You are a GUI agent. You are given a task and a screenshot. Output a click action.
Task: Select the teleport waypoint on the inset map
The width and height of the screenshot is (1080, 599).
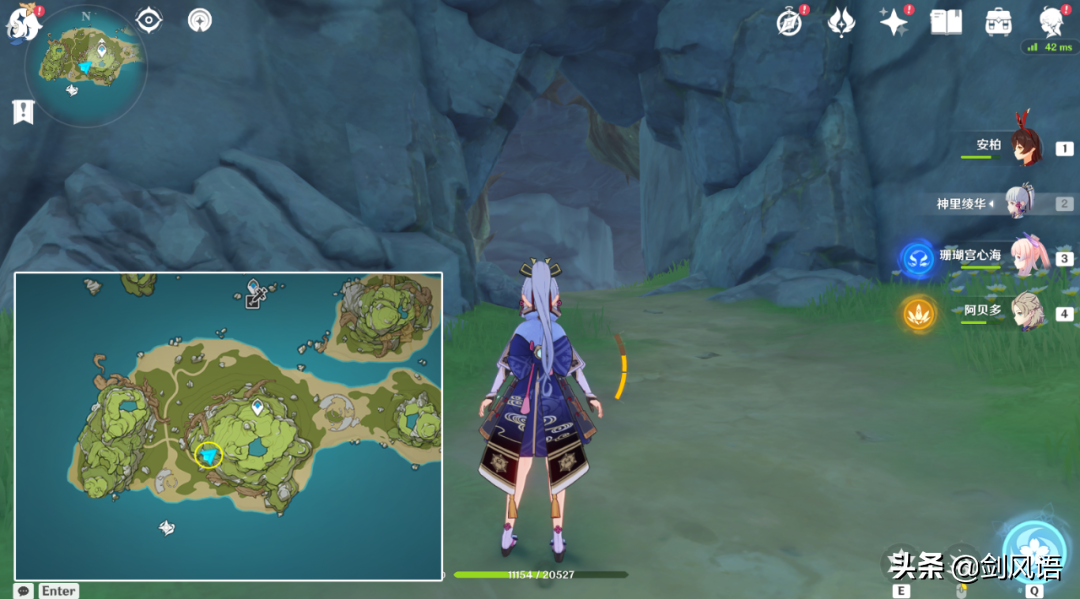pos(258,407)
